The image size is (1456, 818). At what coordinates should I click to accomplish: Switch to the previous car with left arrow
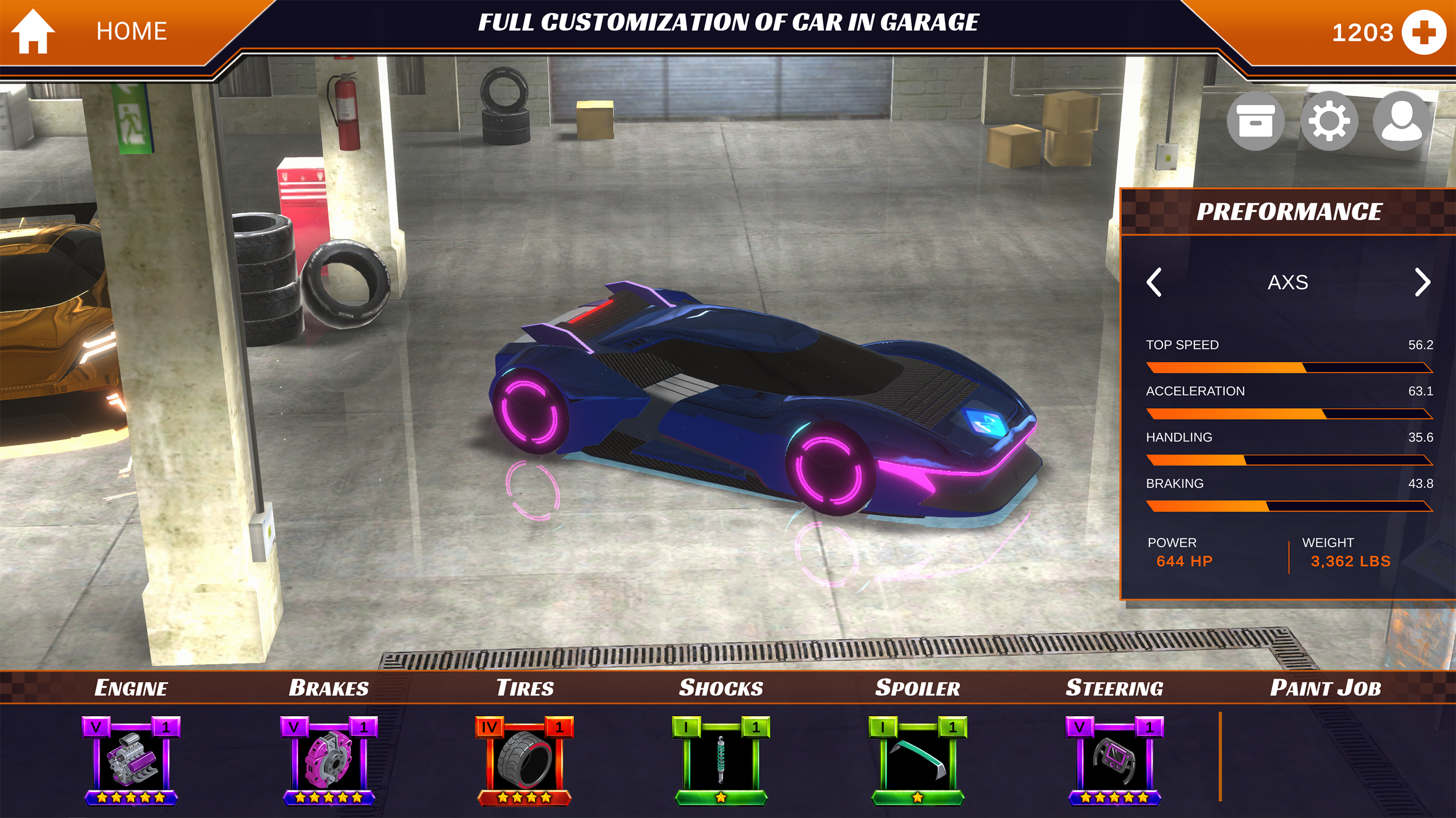click(1154, 282)
